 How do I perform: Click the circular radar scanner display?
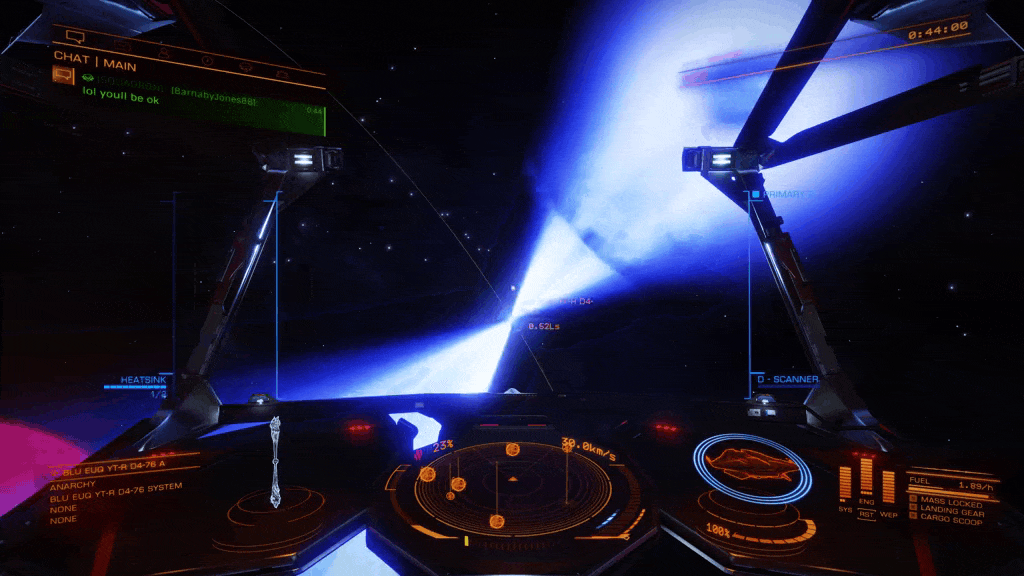pyautogui.click(x=513, y=486)
